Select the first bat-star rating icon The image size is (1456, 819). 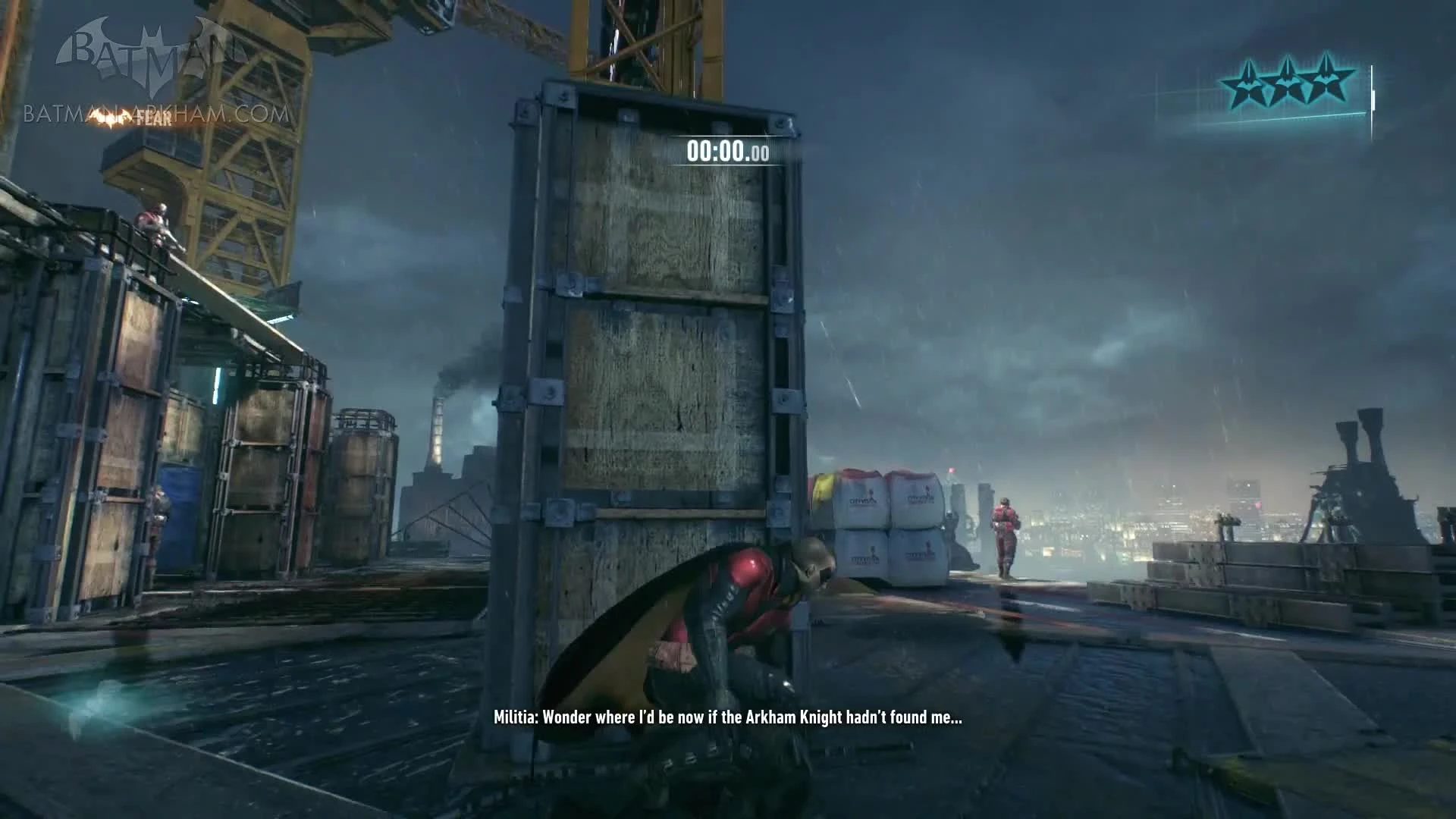pos(1247,82)
